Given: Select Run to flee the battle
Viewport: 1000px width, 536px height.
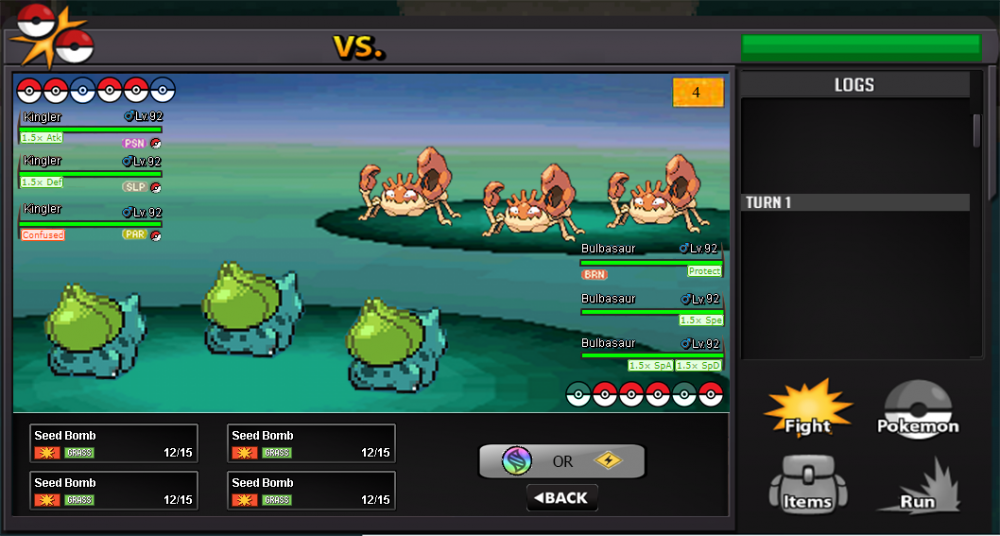Looking at the screenshot, I should pyautogui.click(x=918, y=488).
